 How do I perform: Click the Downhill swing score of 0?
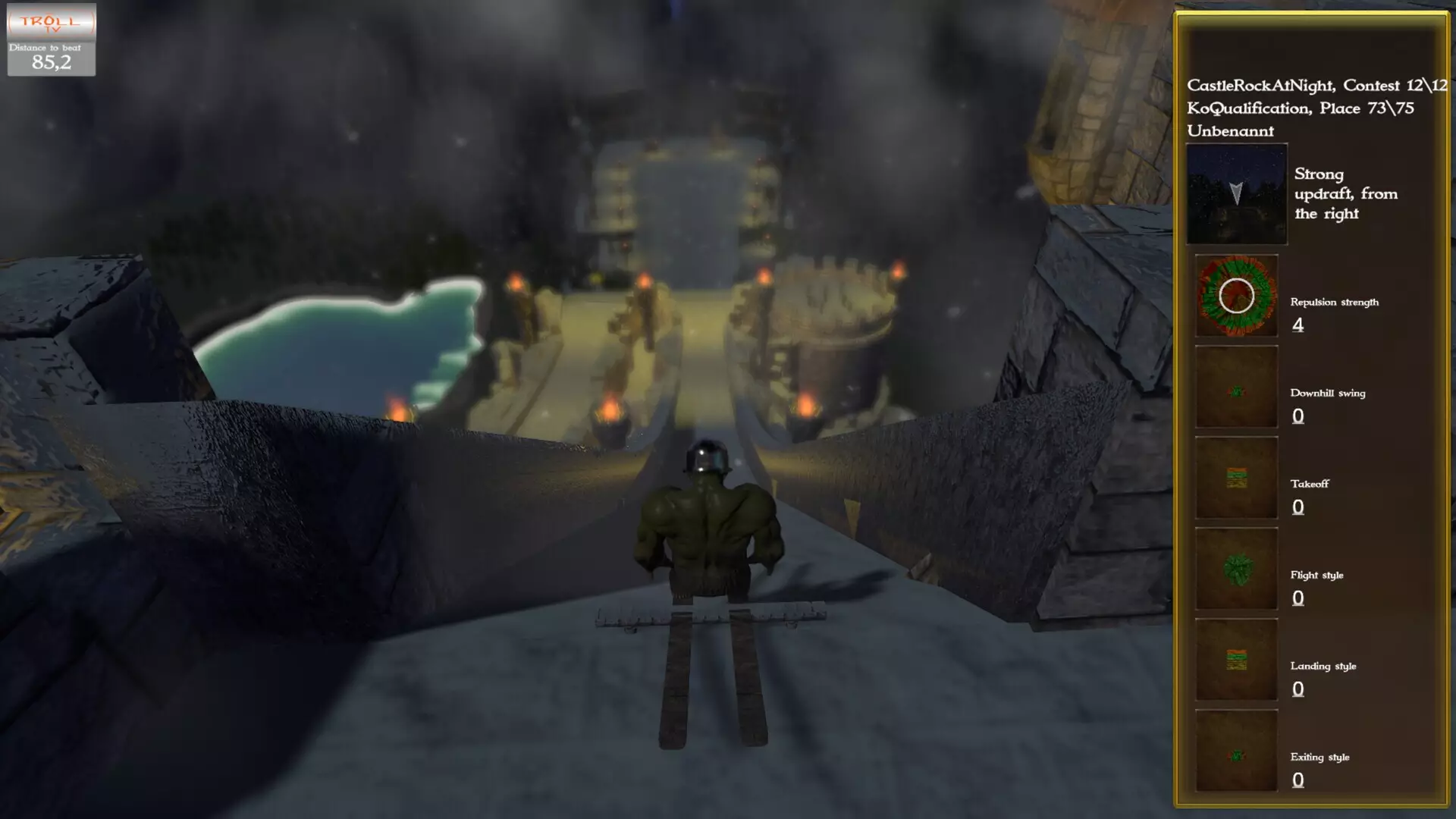coord(1298,416)
